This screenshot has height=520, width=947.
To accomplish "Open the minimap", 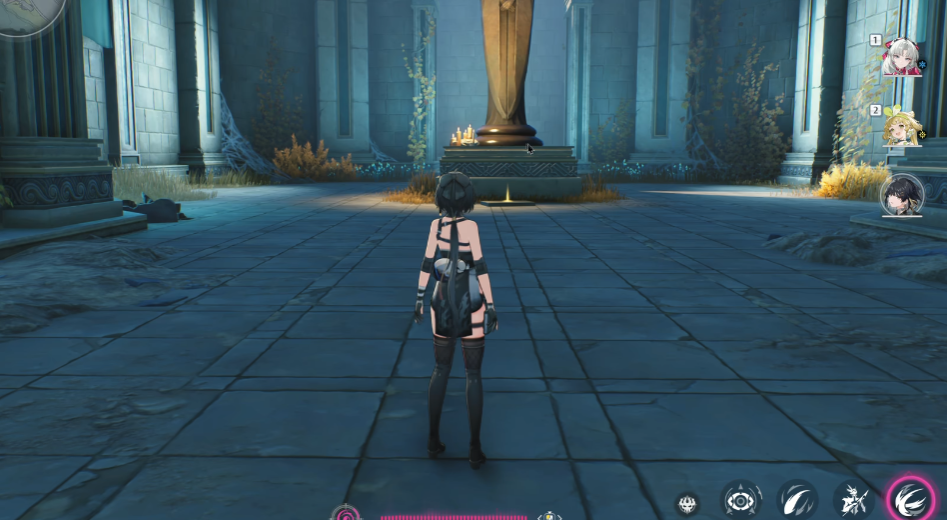I will (x=28, y=12).
